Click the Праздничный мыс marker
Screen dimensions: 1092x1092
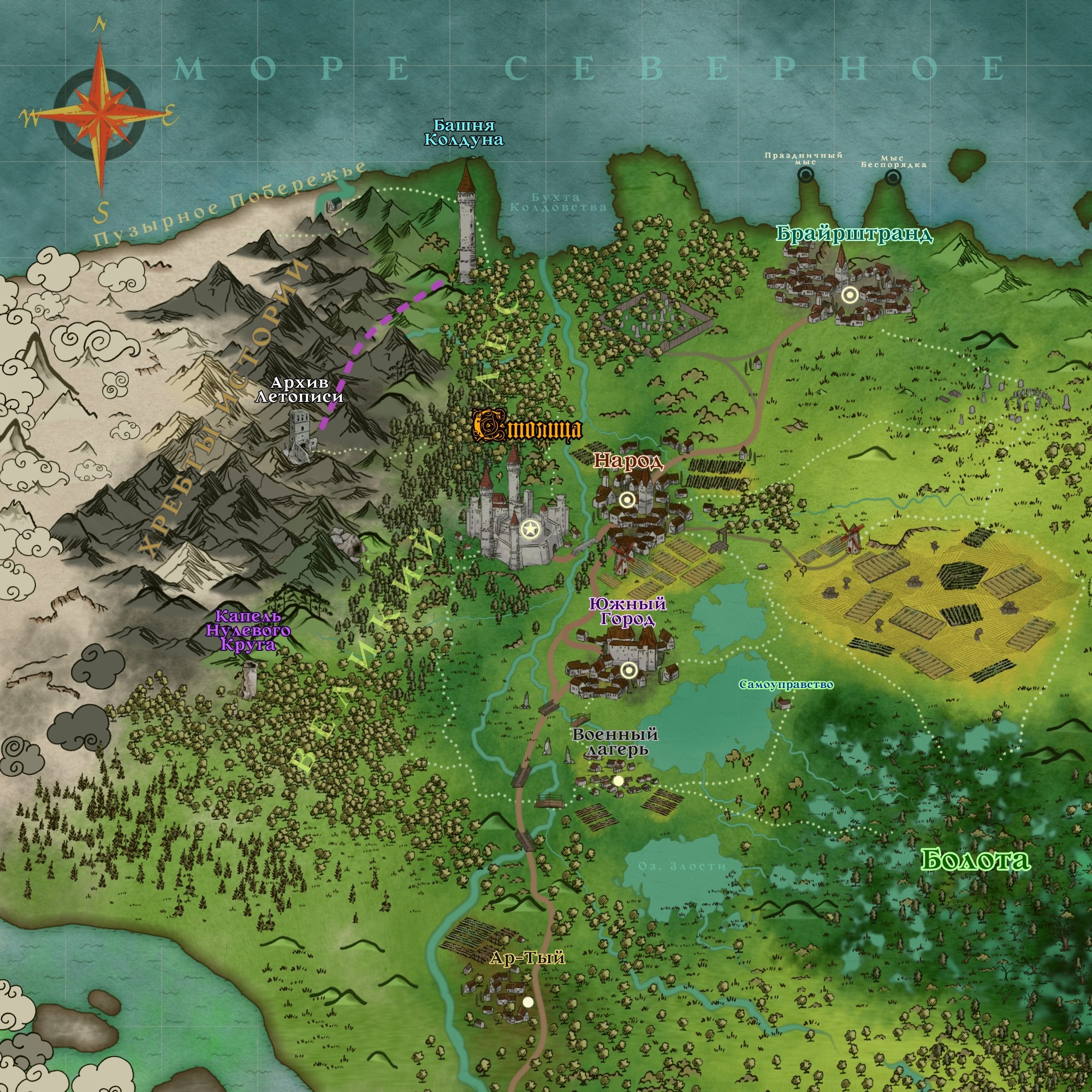[806, 175]
